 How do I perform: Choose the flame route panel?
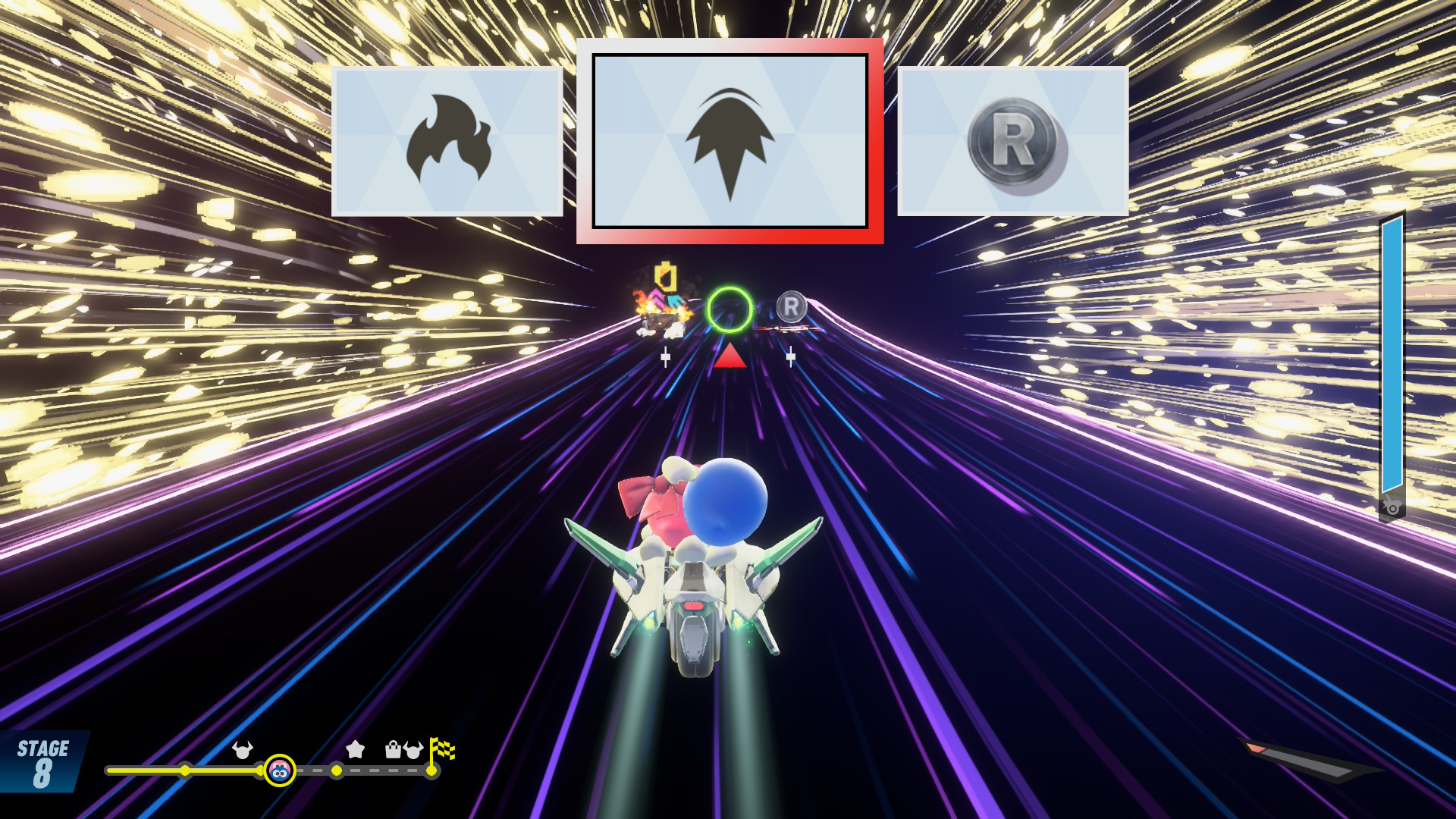[x=447, y=141]
